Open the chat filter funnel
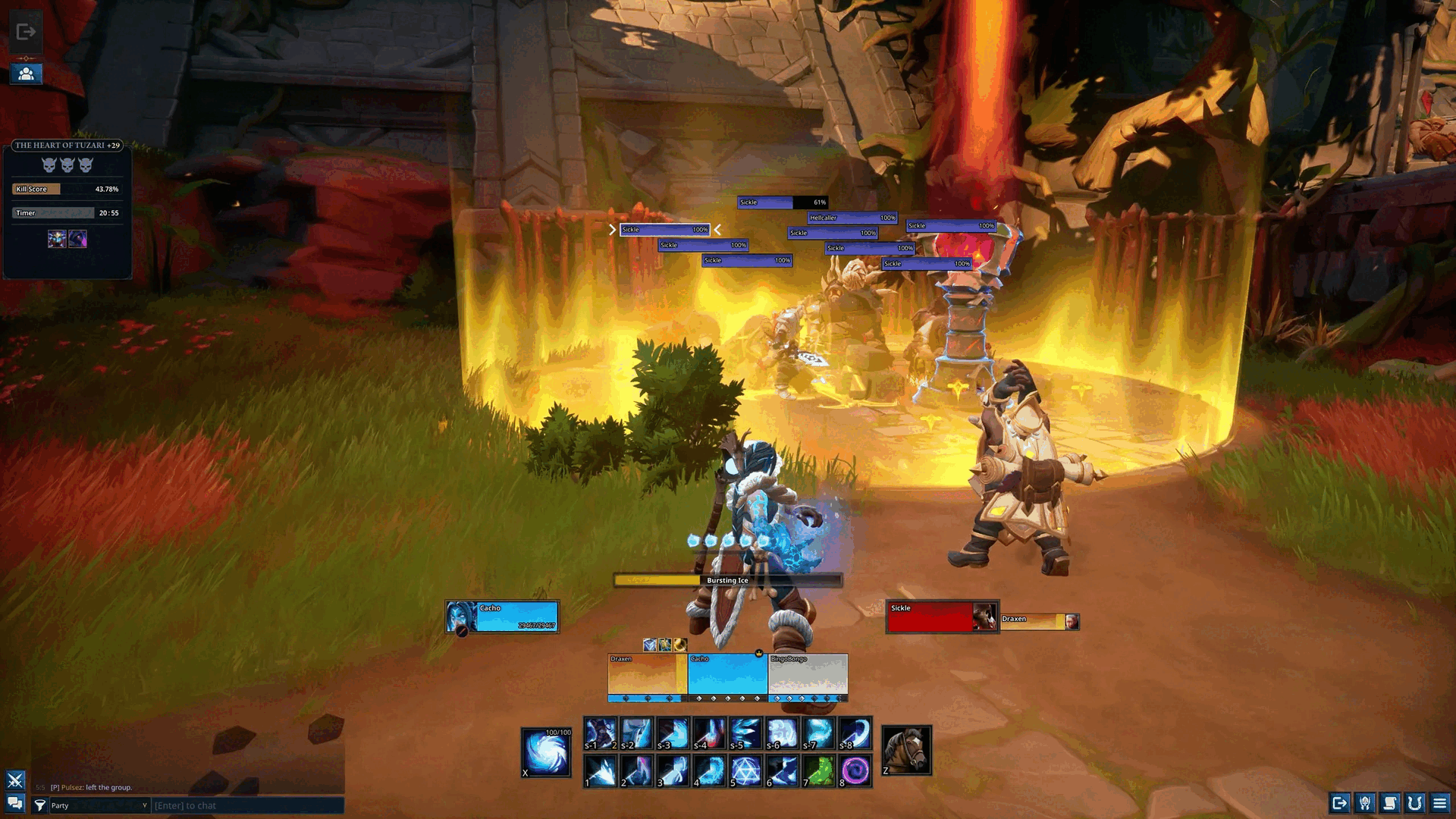The image size is (1456, 819). click(40, 805)
